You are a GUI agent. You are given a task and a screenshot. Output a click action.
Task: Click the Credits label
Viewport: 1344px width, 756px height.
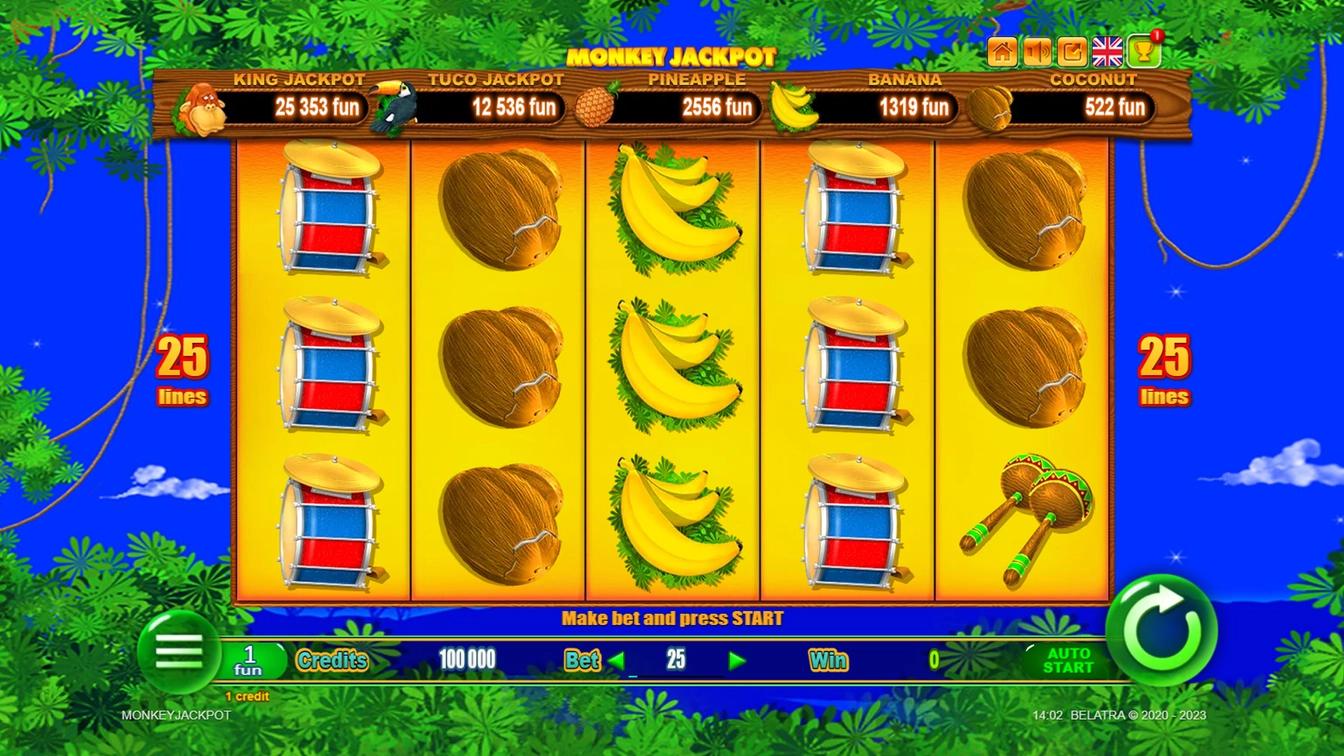(x=332, y=660)
